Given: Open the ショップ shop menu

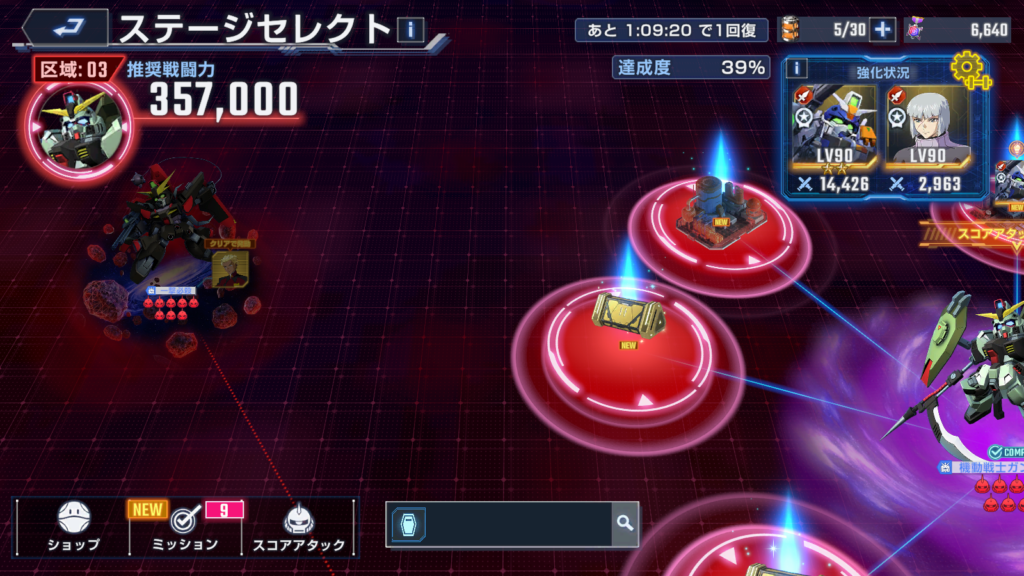Looking at the screenshot, I should (x=74, y=527).
